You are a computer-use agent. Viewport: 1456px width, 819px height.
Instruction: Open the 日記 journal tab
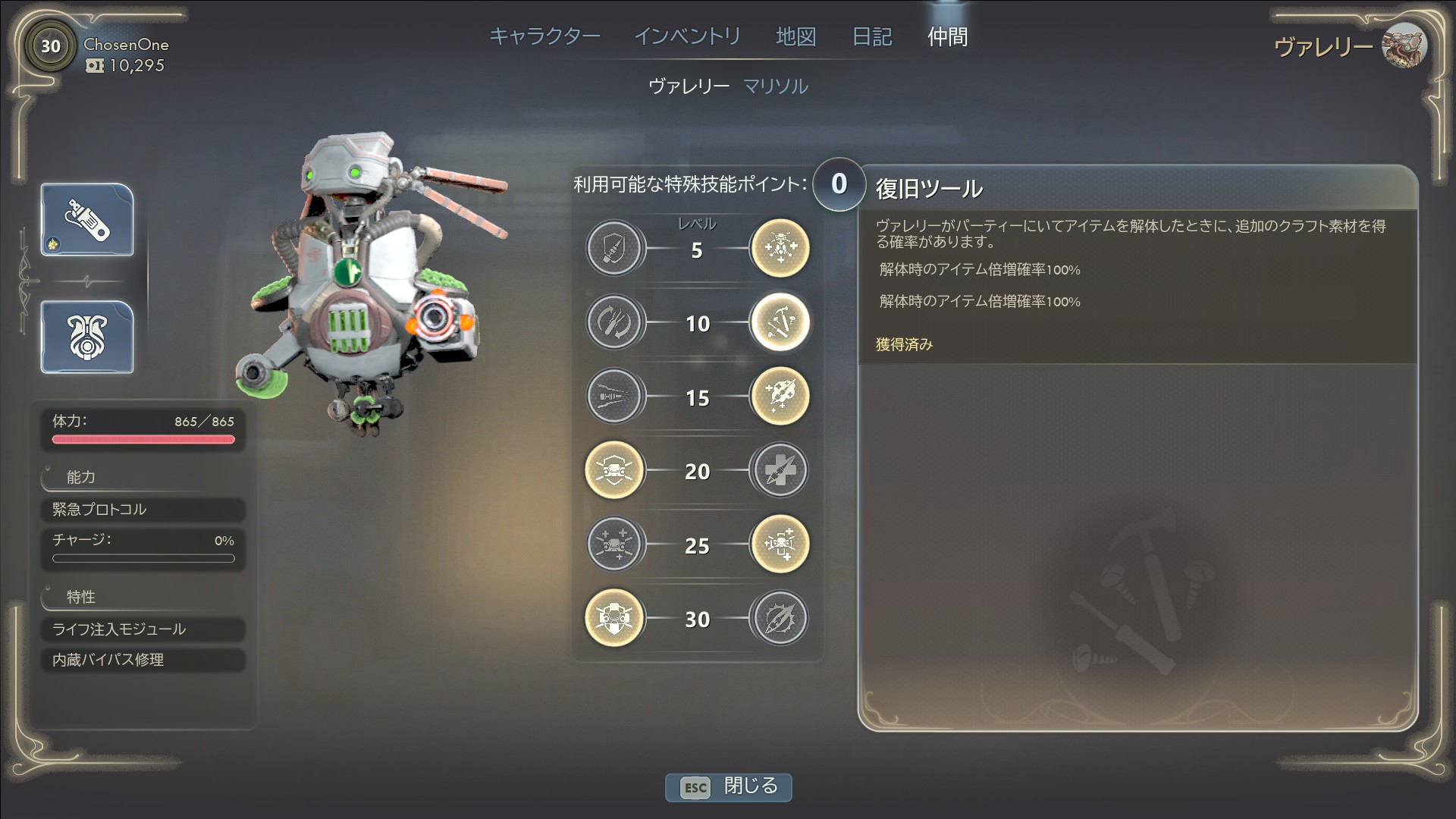872,36
